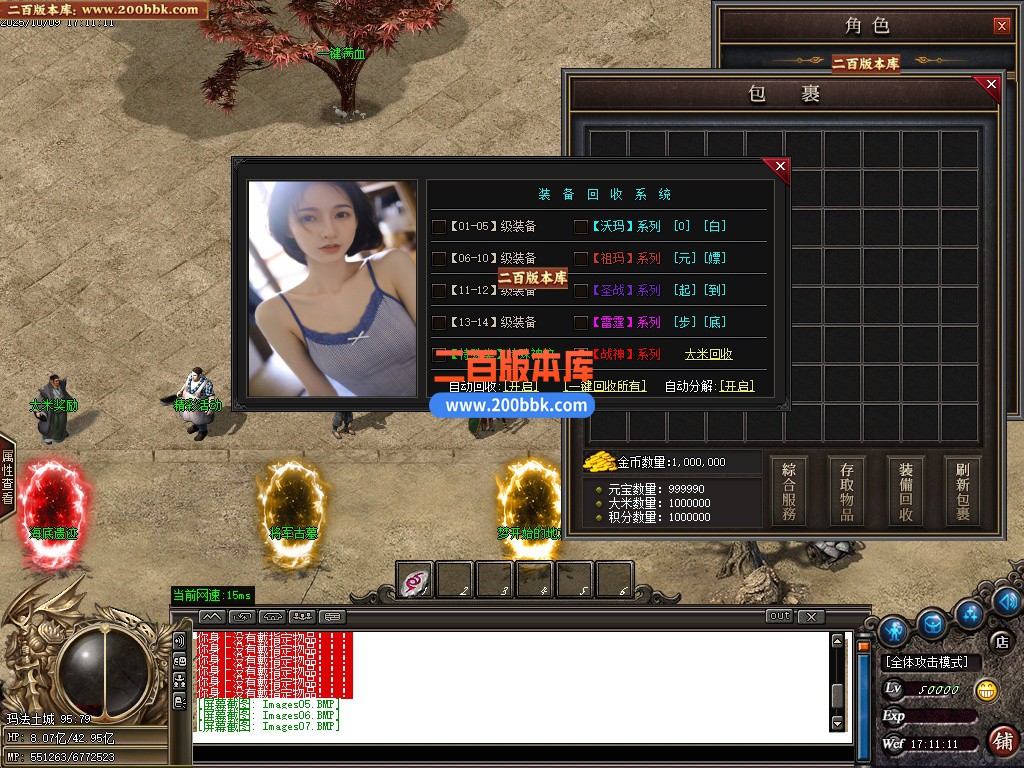Tick the 【01-05】级装备 checkbox
Screen dimensions: 1024x768
point(439,227)
